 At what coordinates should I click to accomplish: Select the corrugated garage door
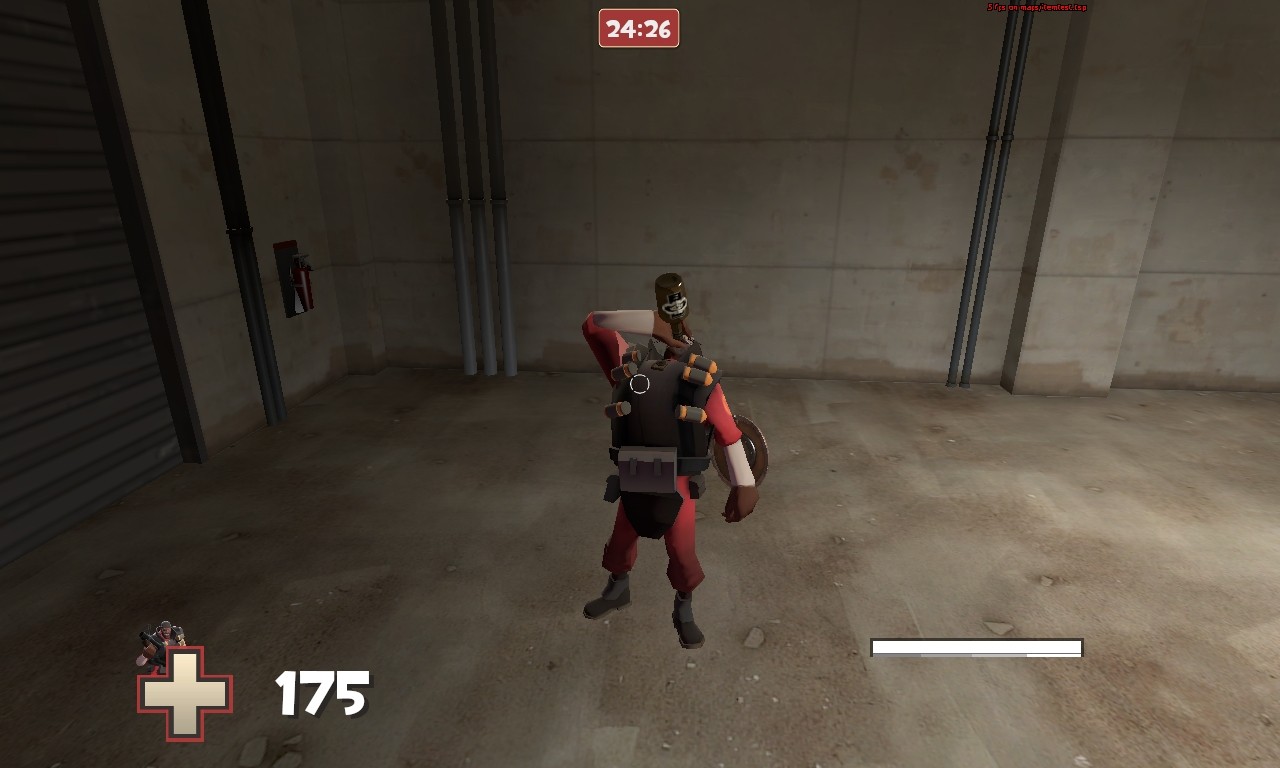point(70,250)
